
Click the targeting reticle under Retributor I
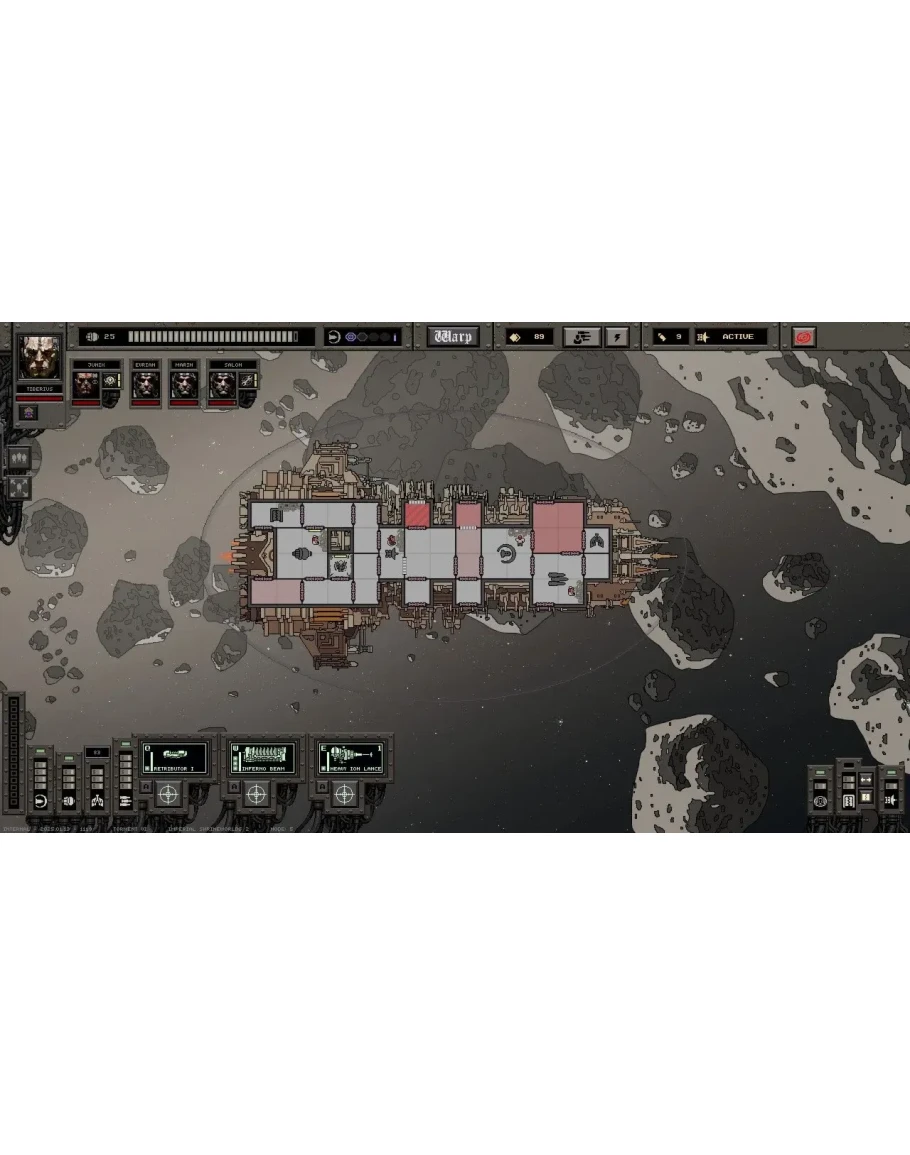(x=168, y=794)
